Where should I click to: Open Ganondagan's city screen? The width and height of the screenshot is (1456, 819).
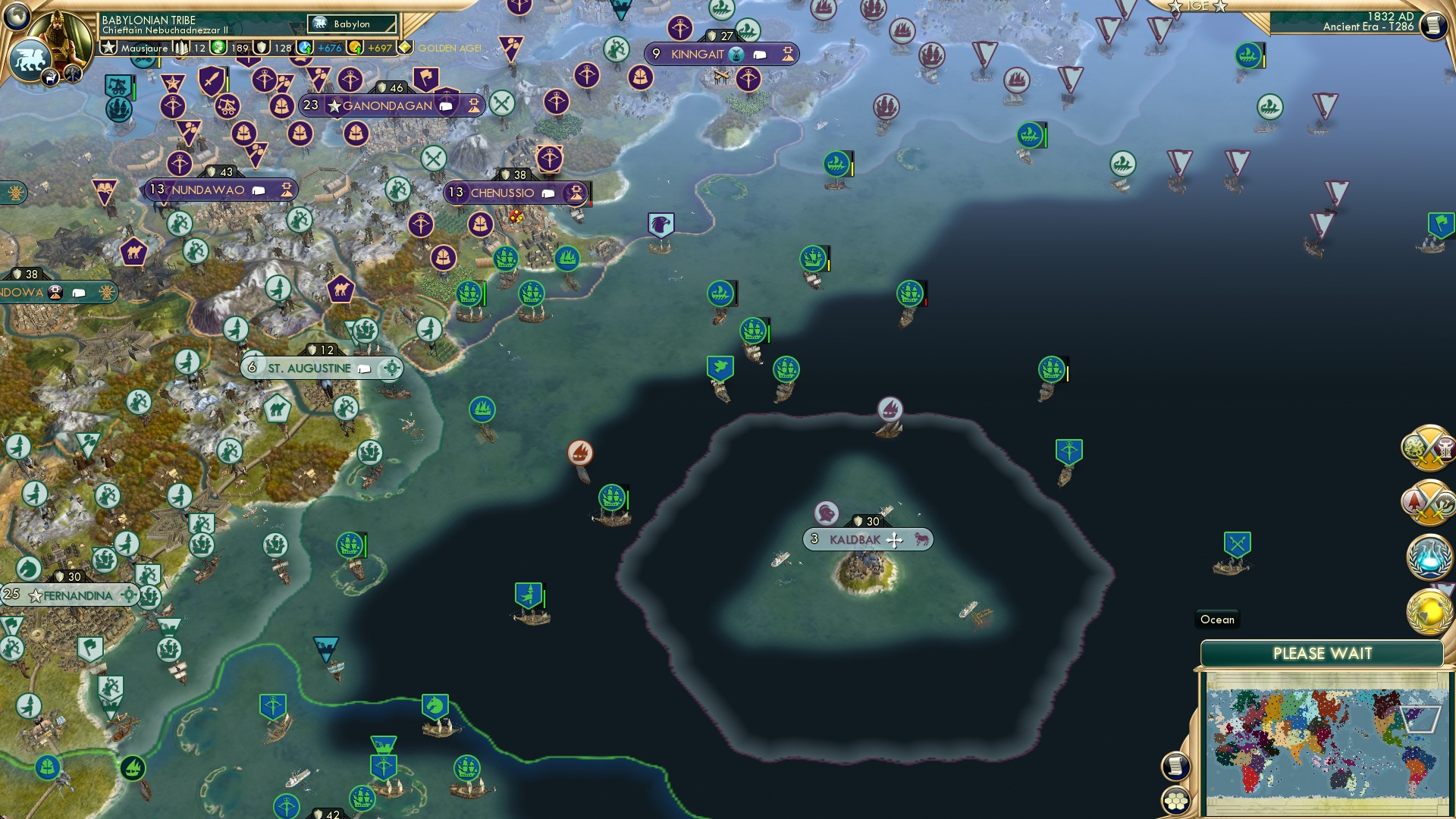tap(387, 106)
